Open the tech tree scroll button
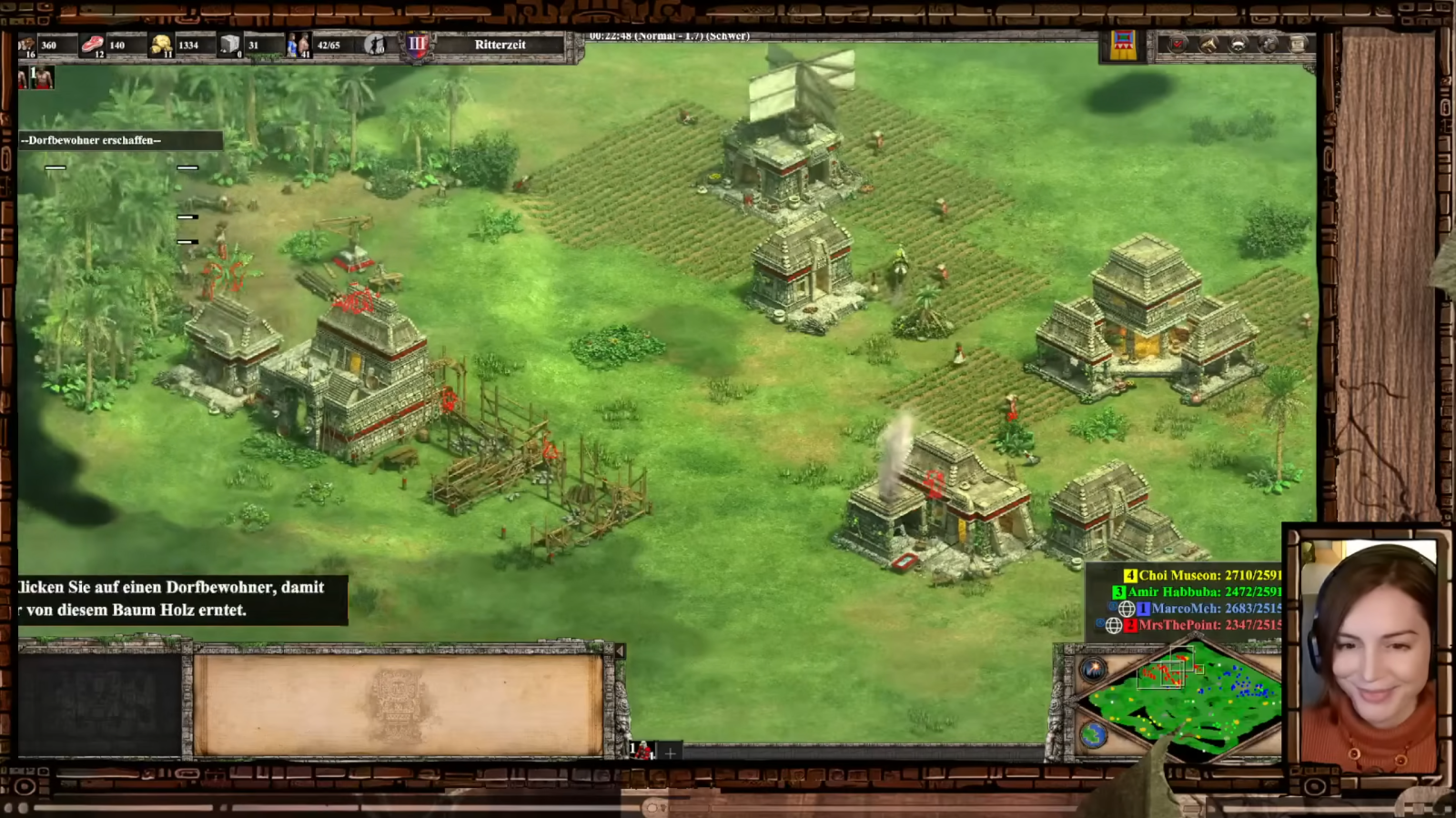The height and width of the screenshot is (818, 1456). point(1299,44)
